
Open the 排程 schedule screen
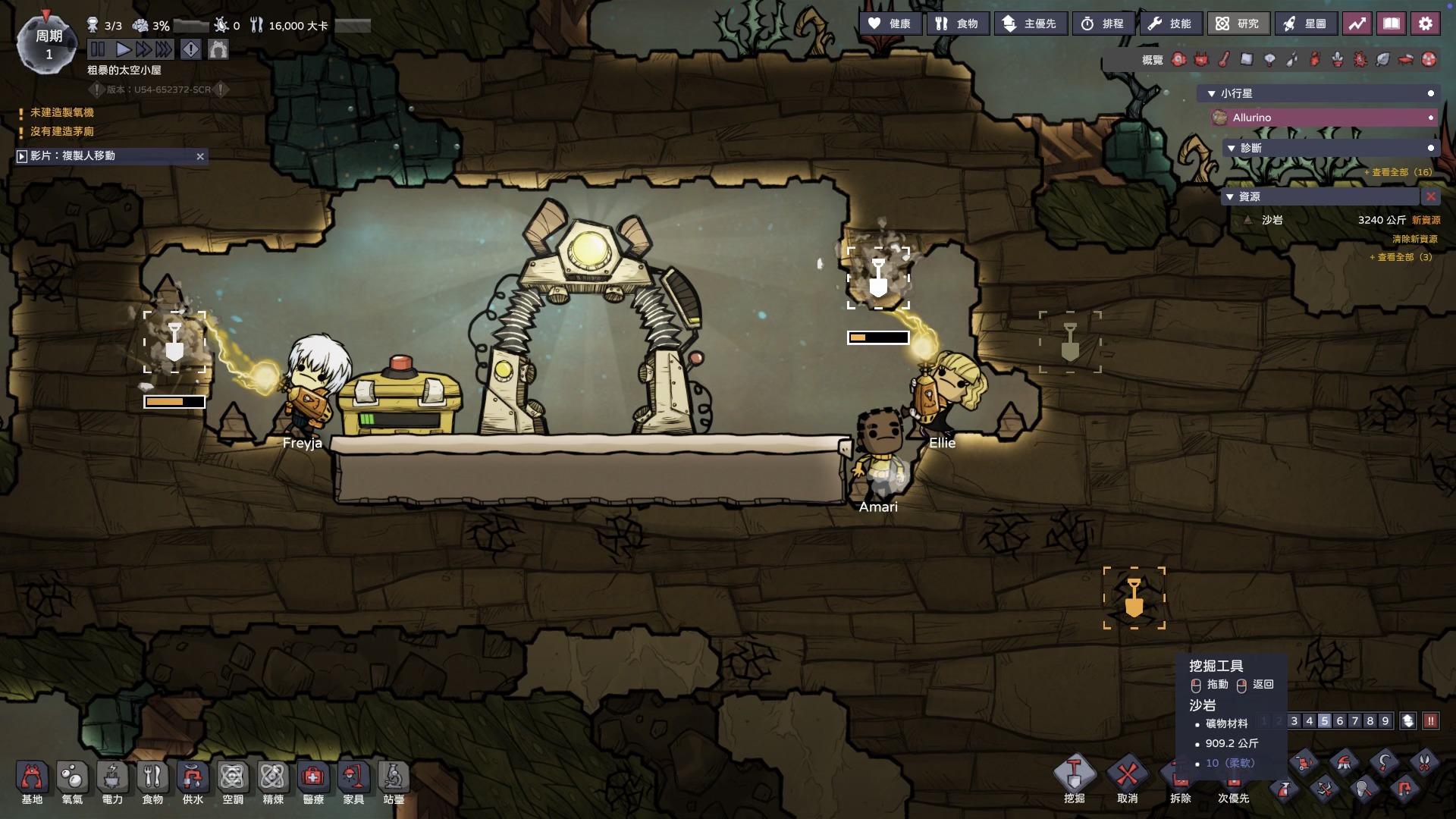[x=1103, y=24]
